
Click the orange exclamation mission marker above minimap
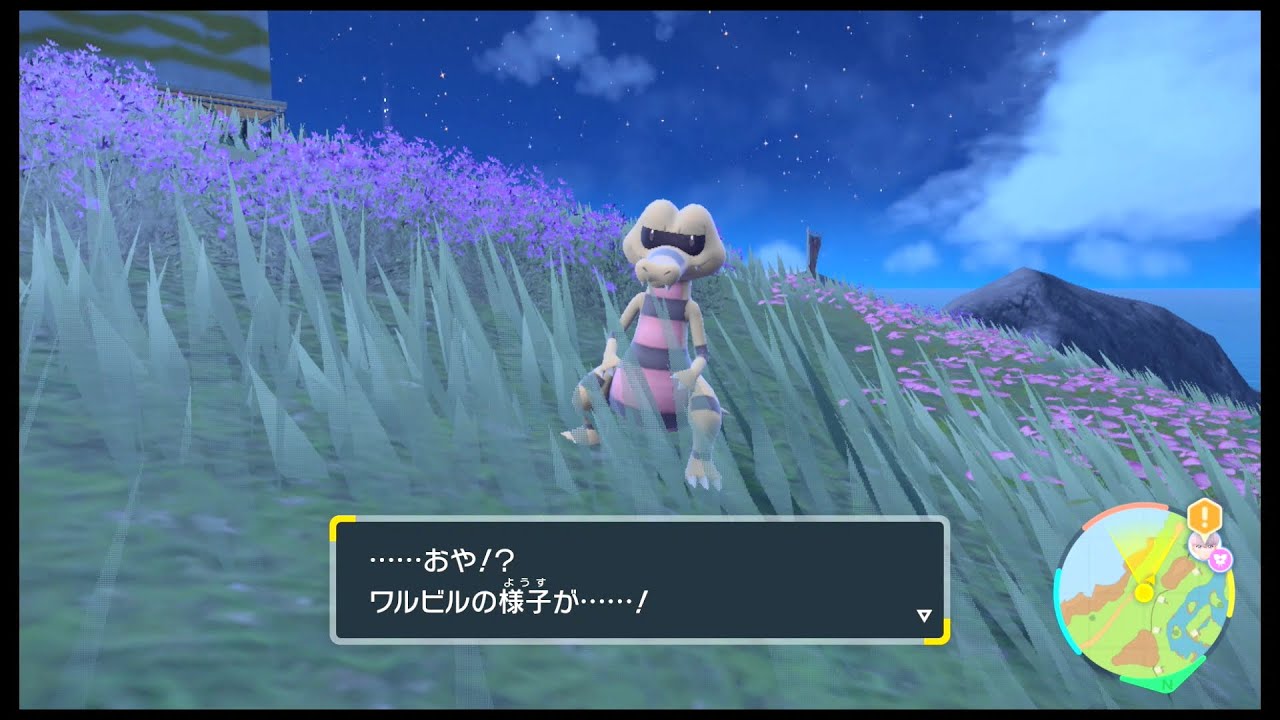click(1203, 516)
